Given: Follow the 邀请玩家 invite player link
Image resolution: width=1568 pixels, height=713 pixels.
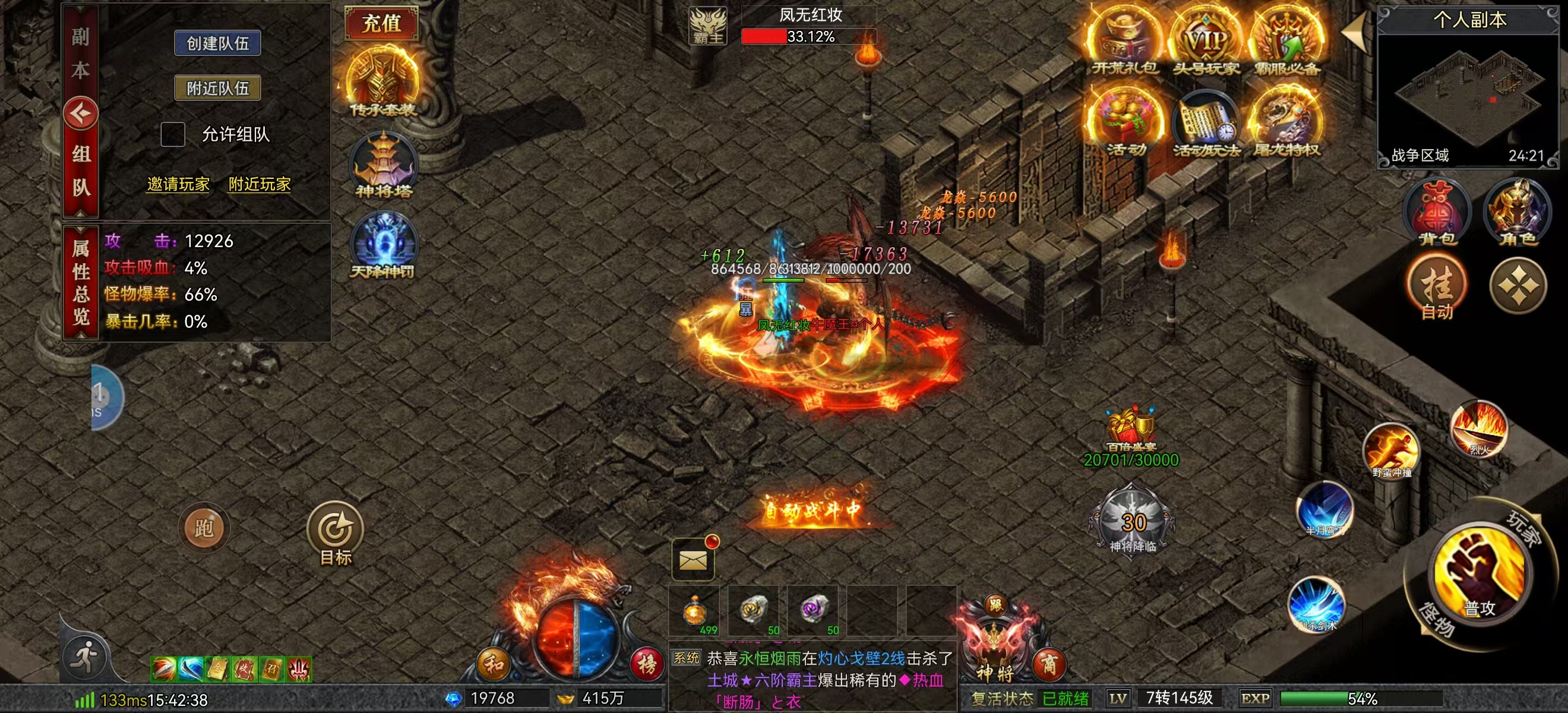Looking at the screenshot, I should click(178, 184).
